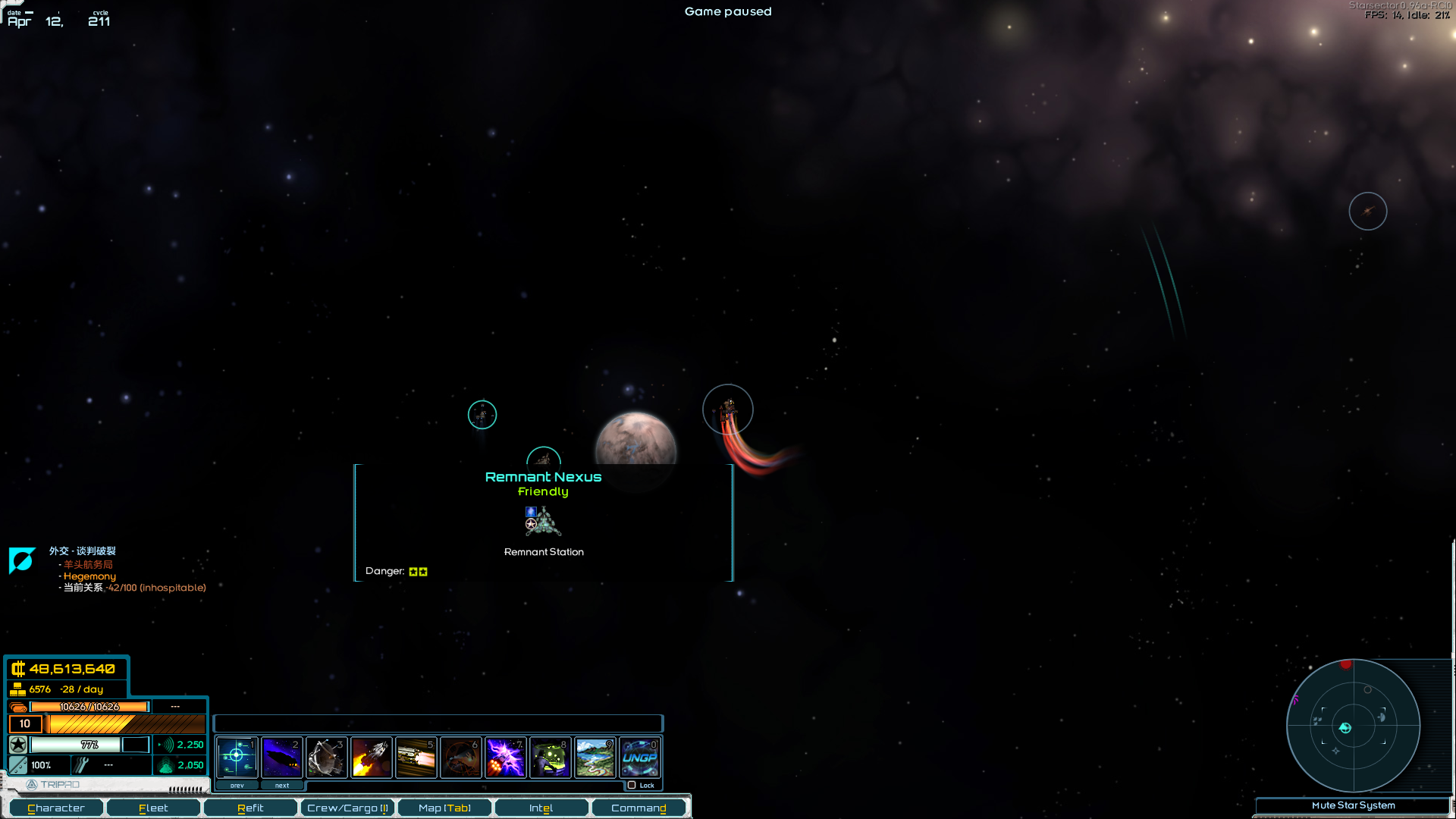Open the UNGP ability in slot 0

[639, 757]
